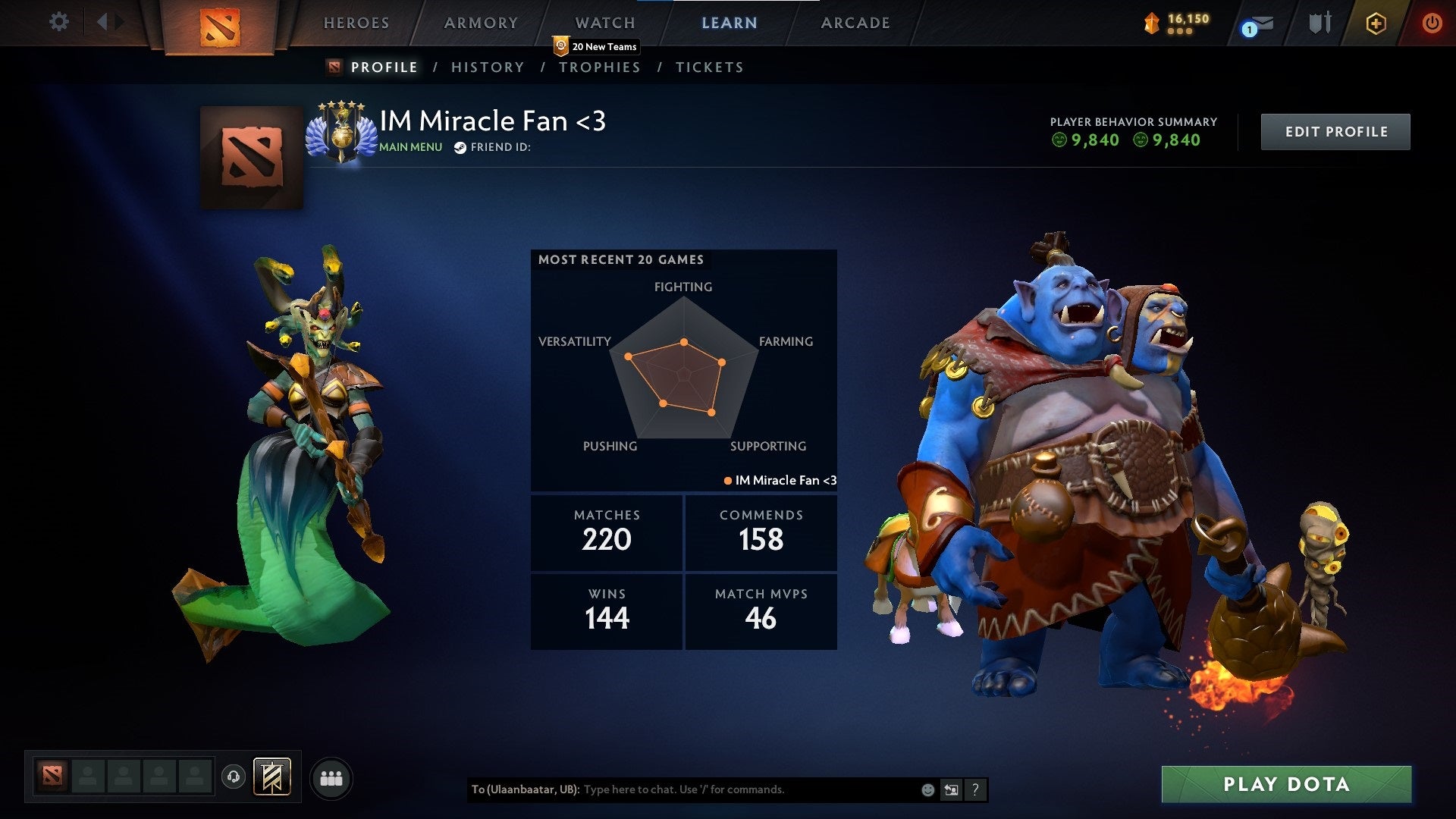Image resolution: width=1456 pixels, height=819 pixels.
Task: Open the emoticon picker in chat
Action: pyautogui.click(x=927, y=789)
